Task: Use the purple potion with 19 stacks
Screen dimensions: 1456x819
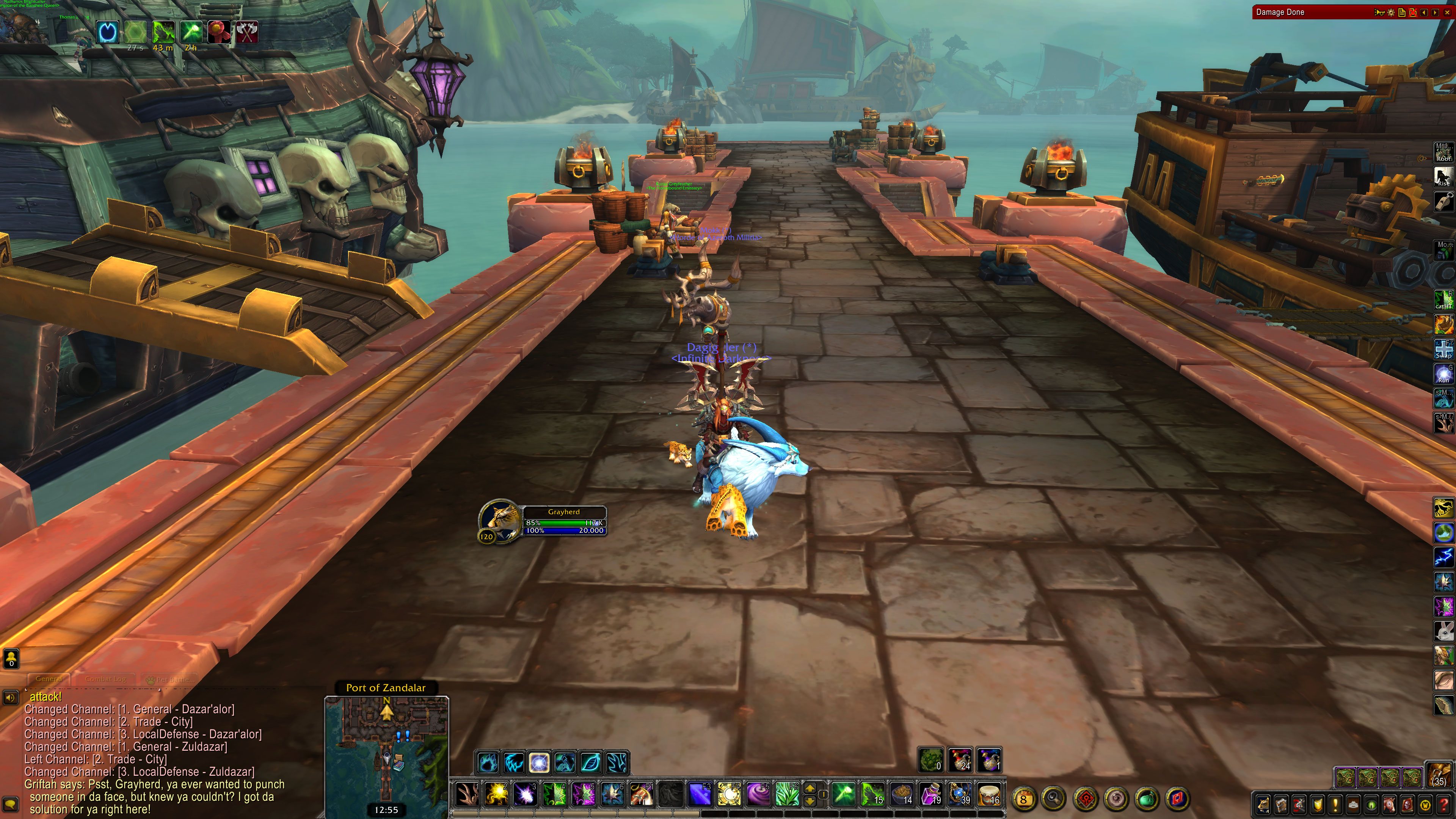Action: pyautogui.click(x=930, y=794)
